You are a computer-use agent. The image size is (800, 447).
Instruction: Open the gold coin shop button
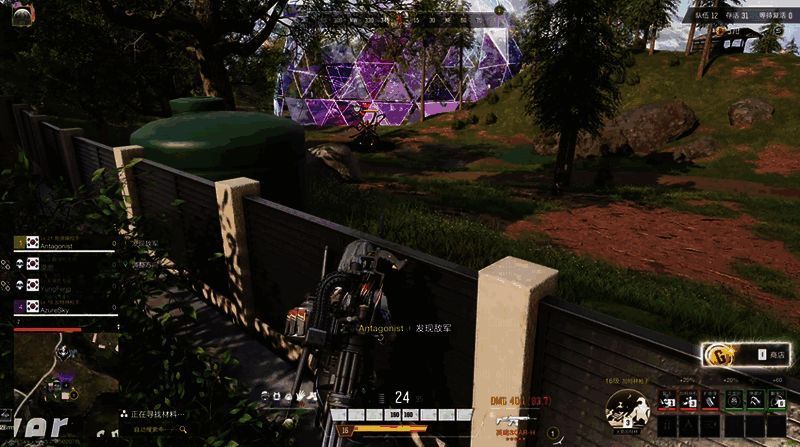tap(745, 354)
